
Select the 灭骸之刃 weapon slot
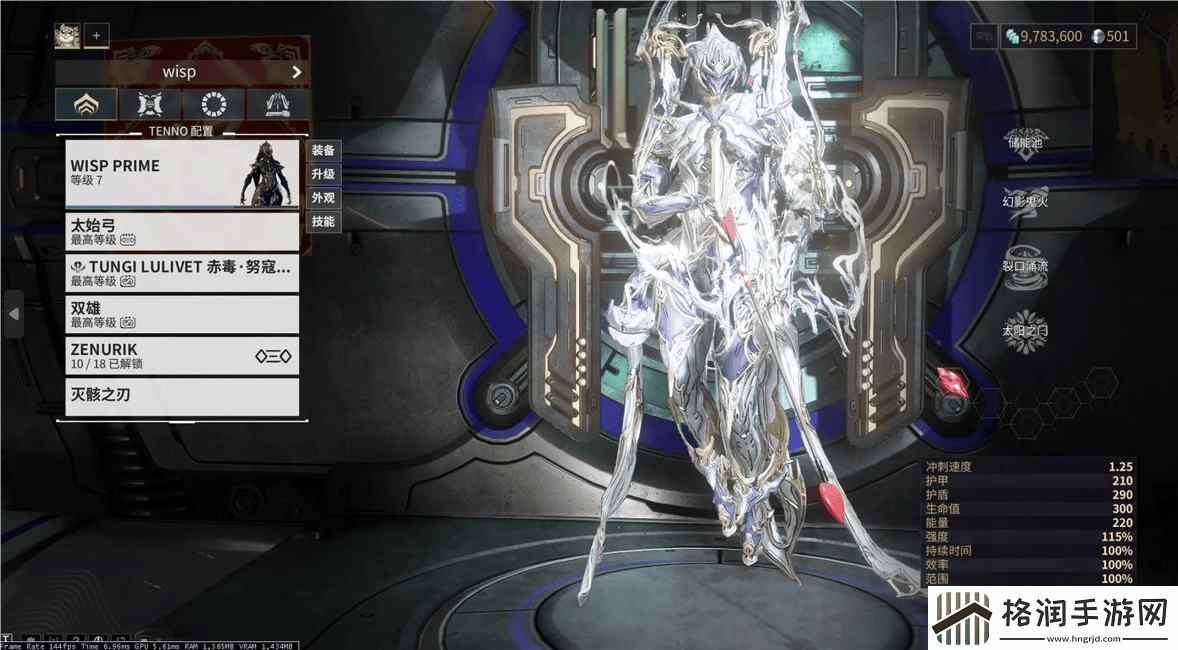(182, 396)
